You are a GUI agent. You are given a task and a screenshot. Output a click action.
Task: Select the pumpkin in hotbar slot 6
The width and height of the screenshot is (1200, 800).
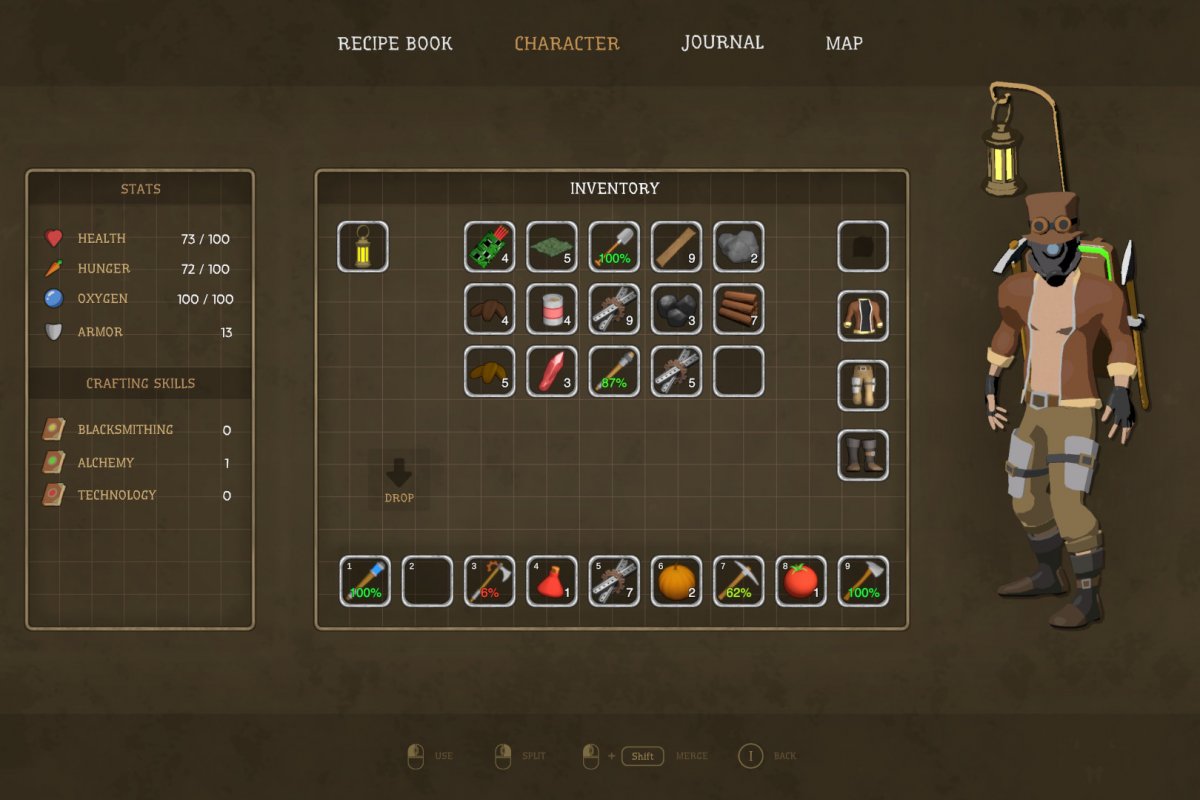point(676,581)
